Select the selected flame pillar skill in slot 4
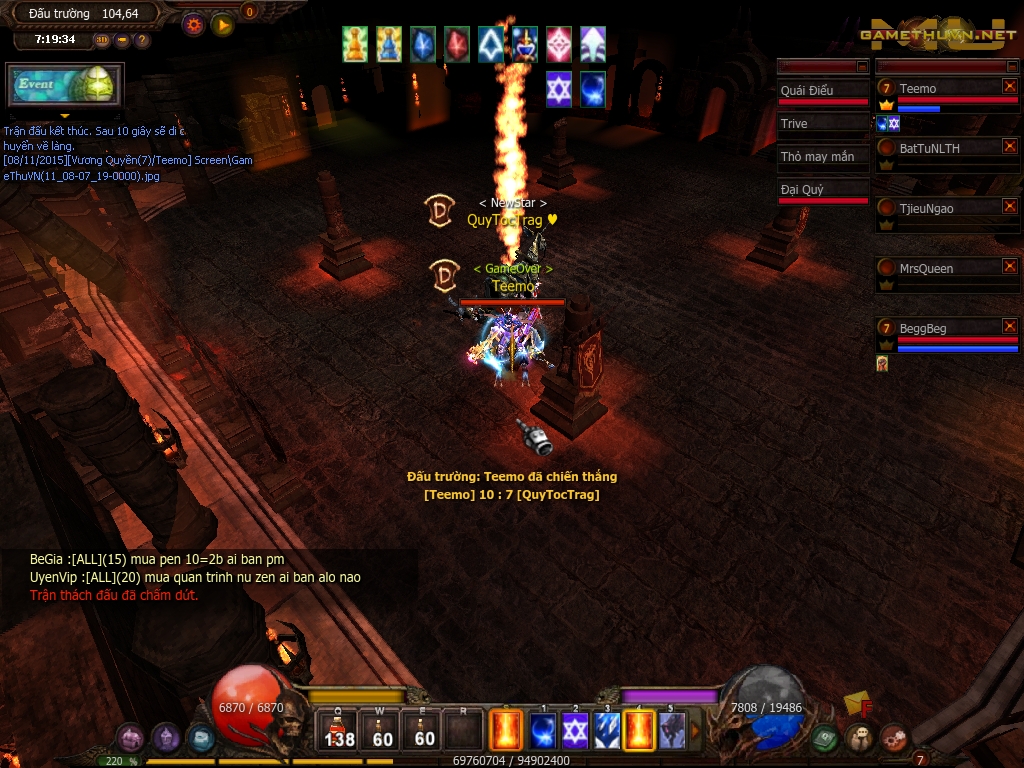 click(639, 731)
